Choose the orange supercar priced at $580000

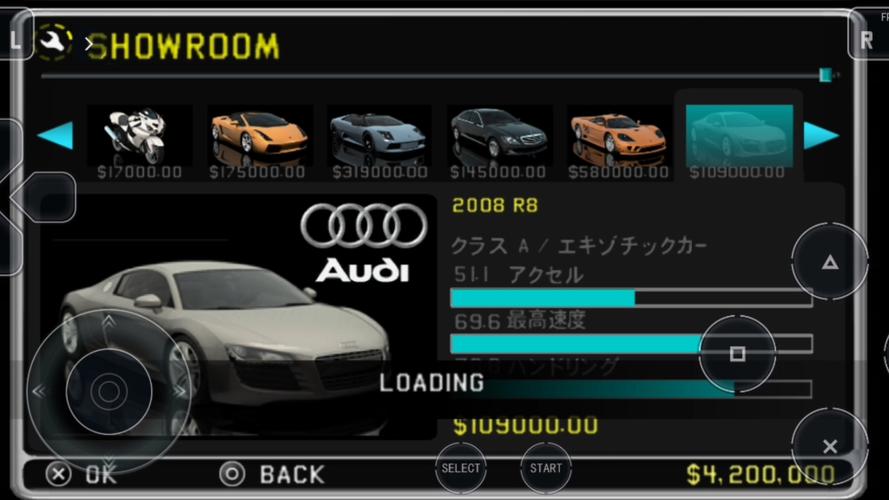point(617,135)
